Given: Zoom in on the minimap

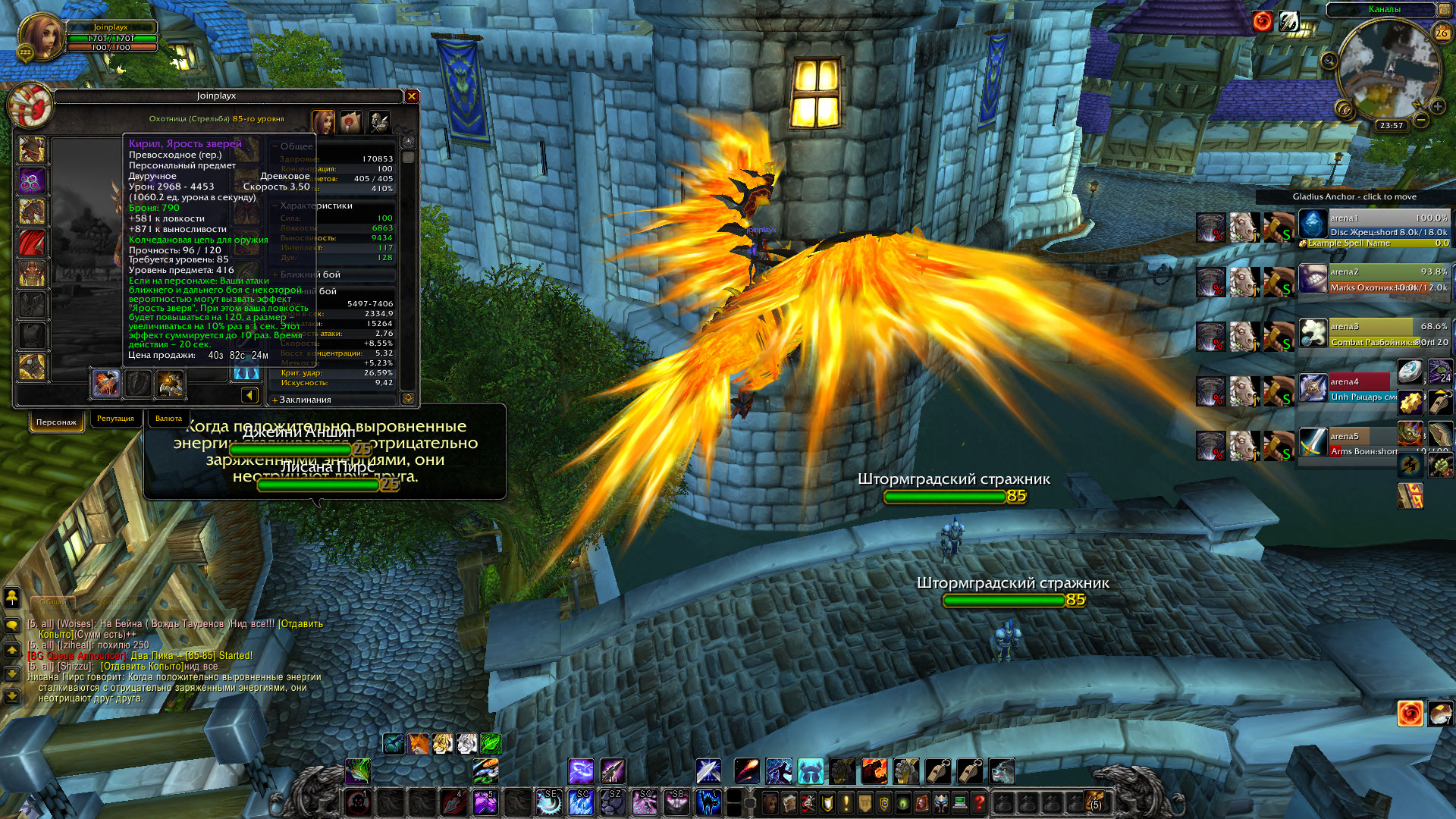Looking at the screenshot, I should [1437, 106].
